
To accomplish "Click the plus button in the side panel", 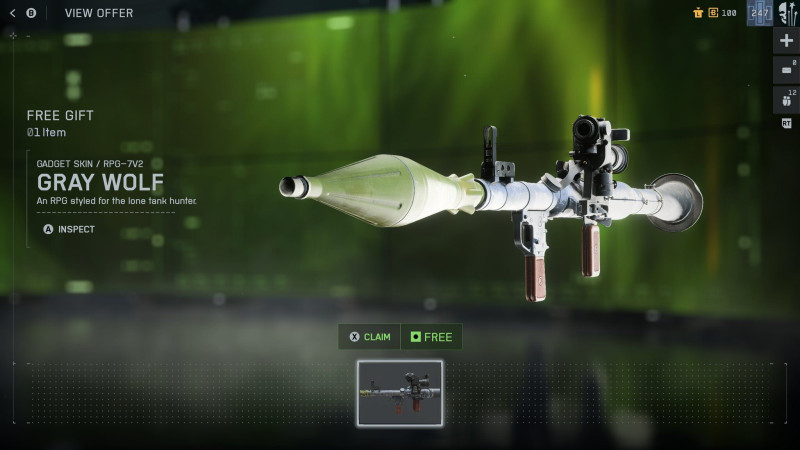I will [x=786, y=41].
